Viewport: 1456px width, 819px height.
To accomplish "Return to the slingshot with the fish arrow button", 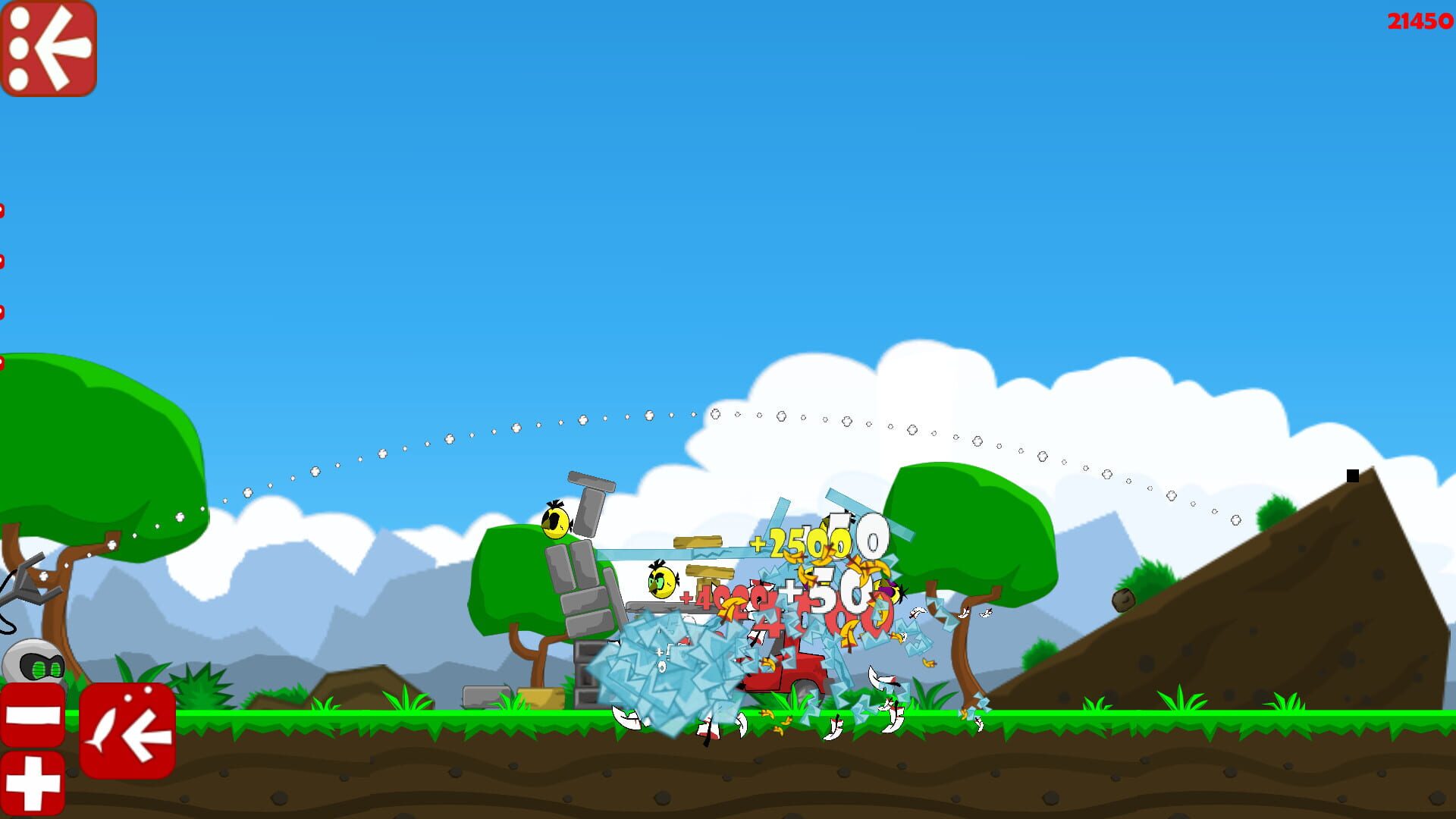I will [129, 732].
